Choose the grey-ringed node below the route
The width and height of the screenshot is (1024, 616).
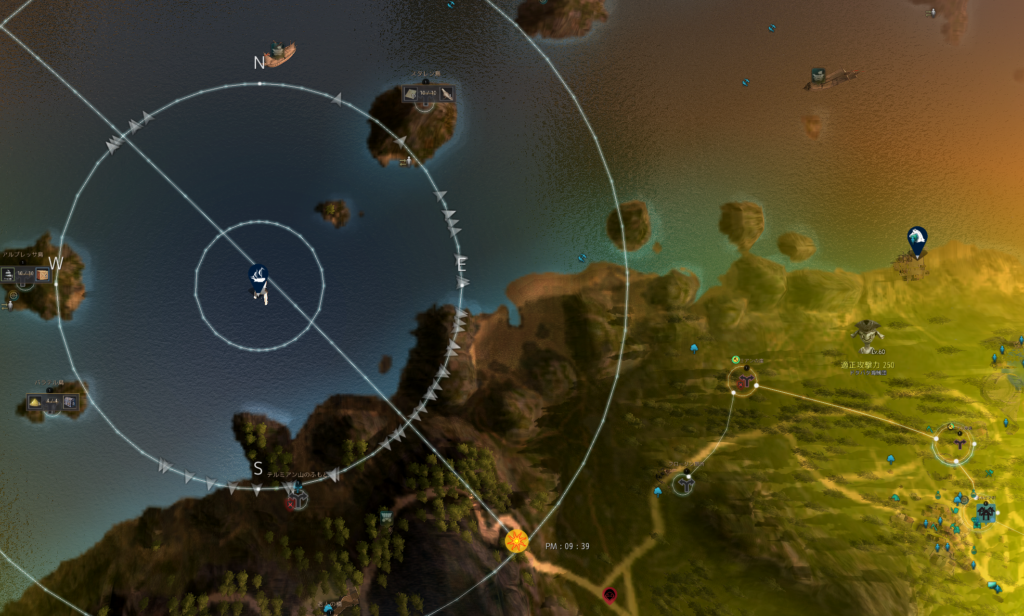click(x=684, y=483)
